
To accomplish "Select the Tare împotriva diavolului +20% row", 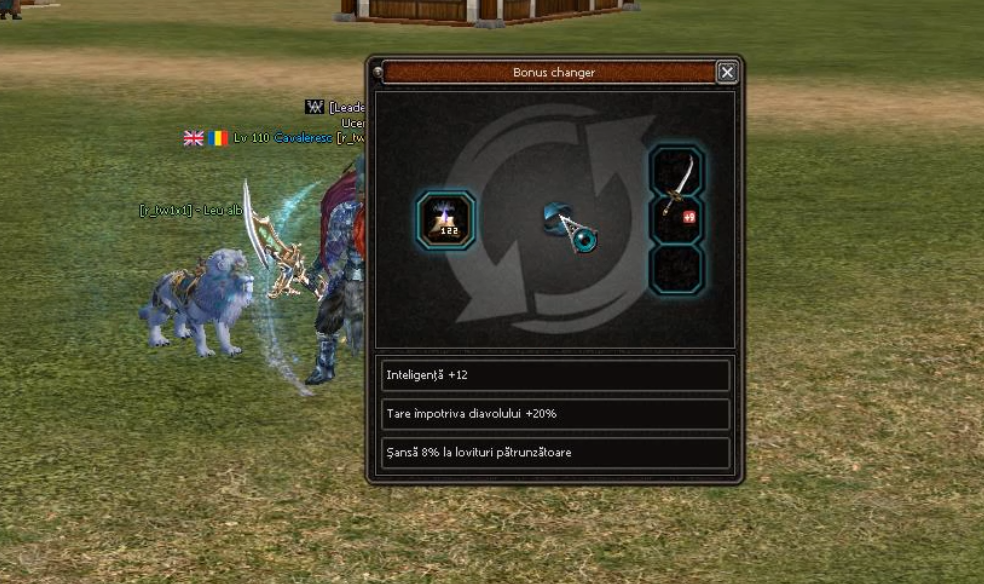I will [x=555, y=413].
